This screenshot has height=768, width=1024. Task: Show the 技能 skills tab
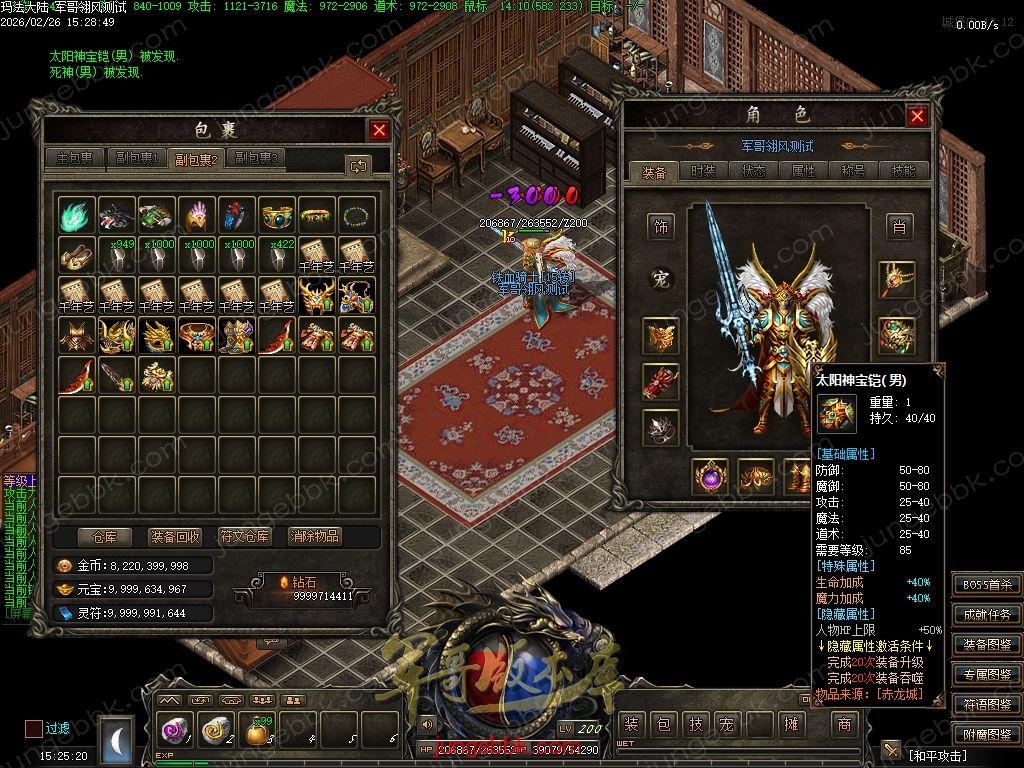(902, 171)
